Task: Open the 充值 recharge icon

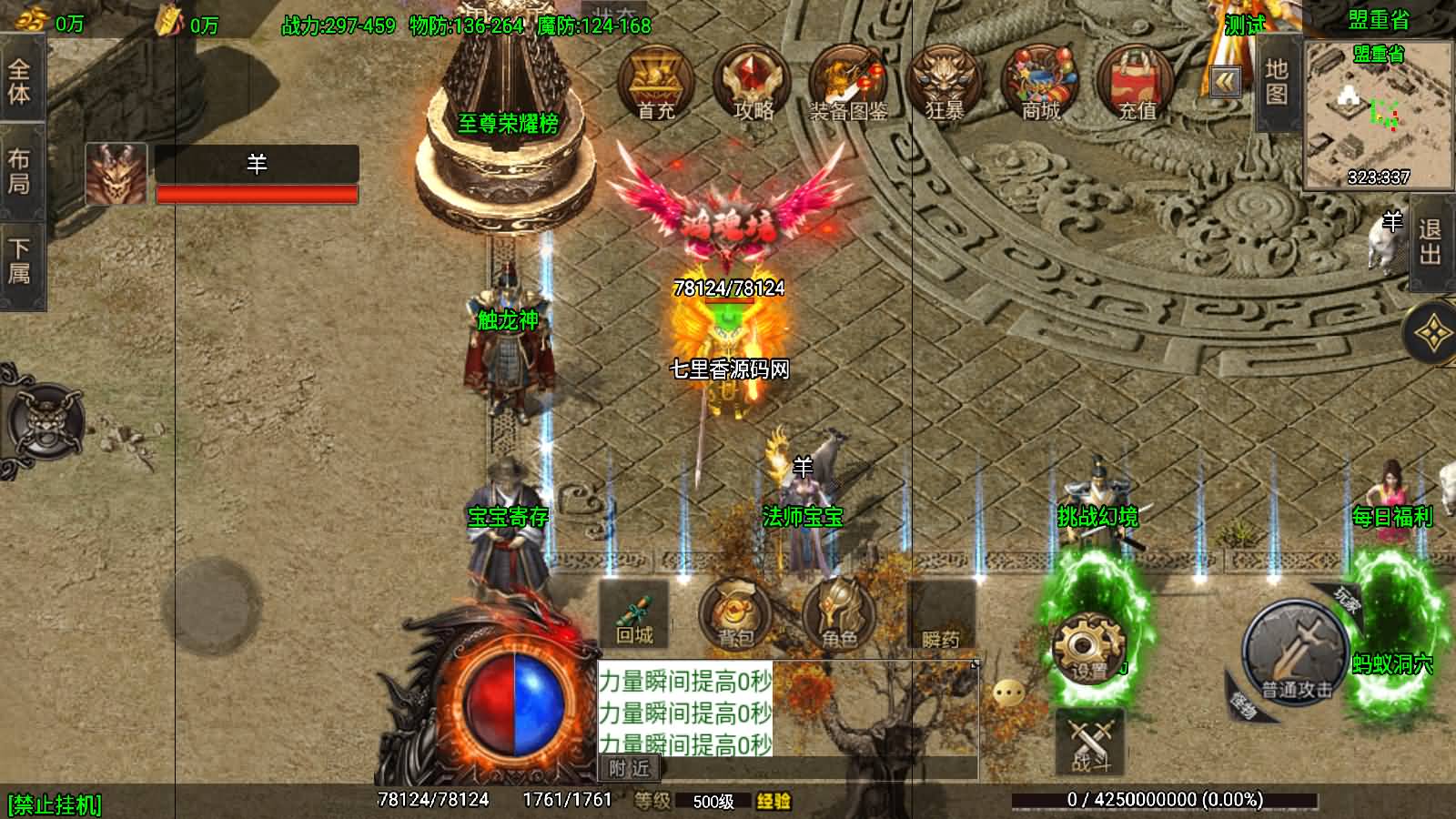Action: coord(1137,84)
